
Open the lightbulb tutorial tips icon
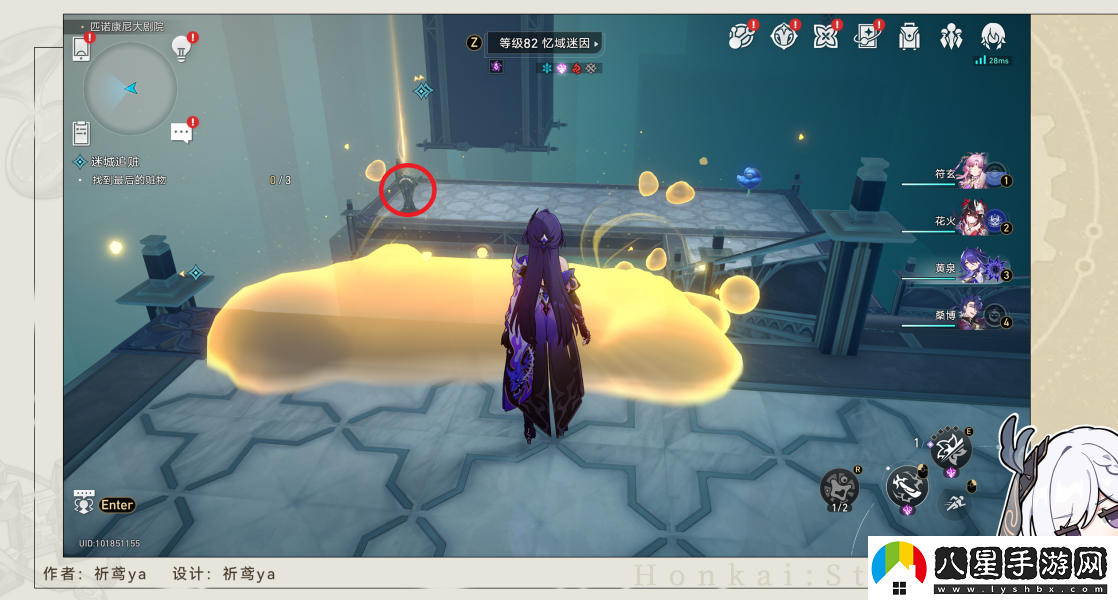click(x=181, y=47)
